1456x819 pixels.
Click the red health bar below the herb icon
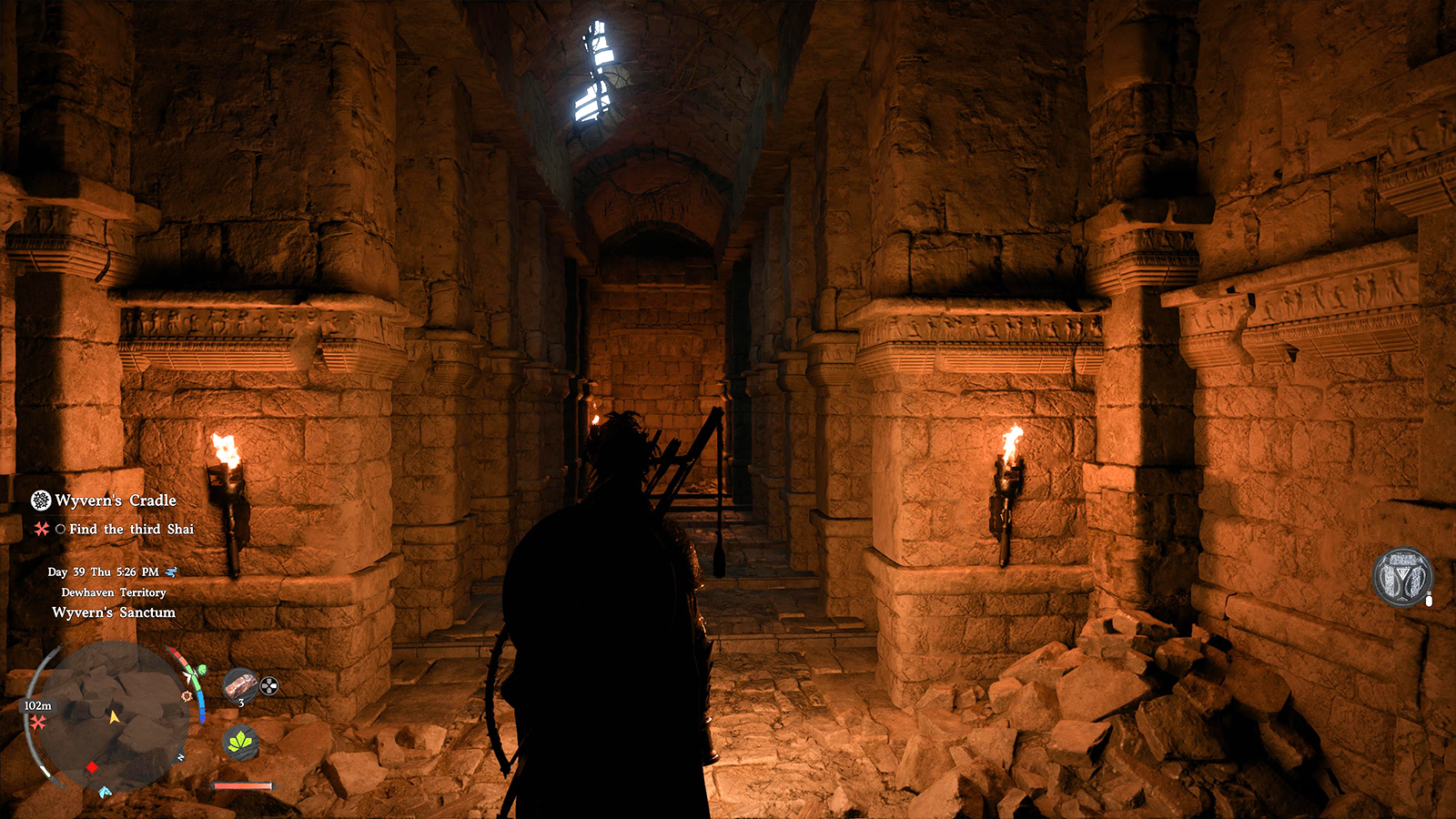243,785
